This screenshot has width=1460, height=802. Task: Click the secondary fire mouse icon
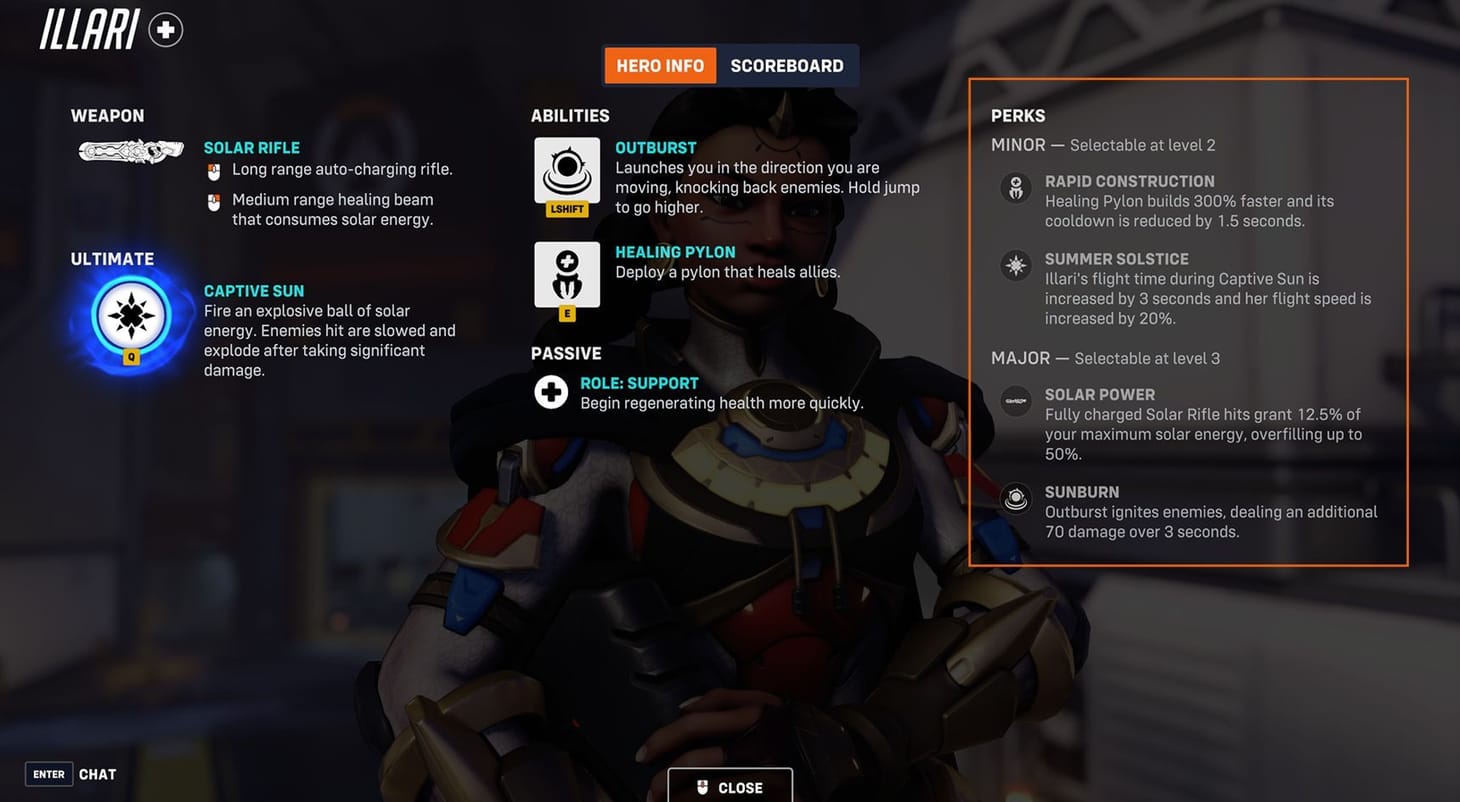coord(213,204)
